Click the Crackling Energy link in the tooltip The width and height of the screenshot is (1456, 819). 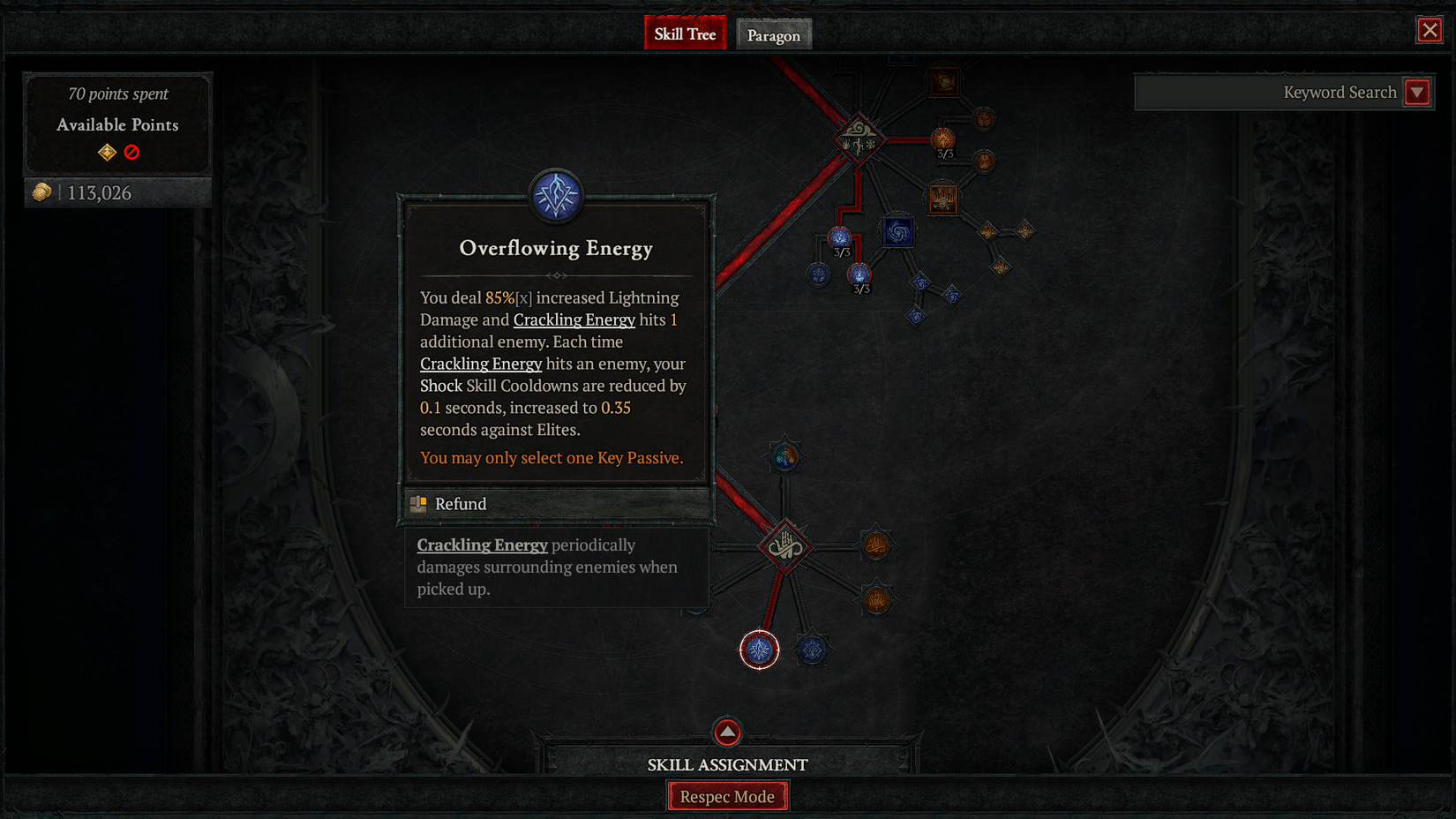pyautogui.click(x=574, y=319)
